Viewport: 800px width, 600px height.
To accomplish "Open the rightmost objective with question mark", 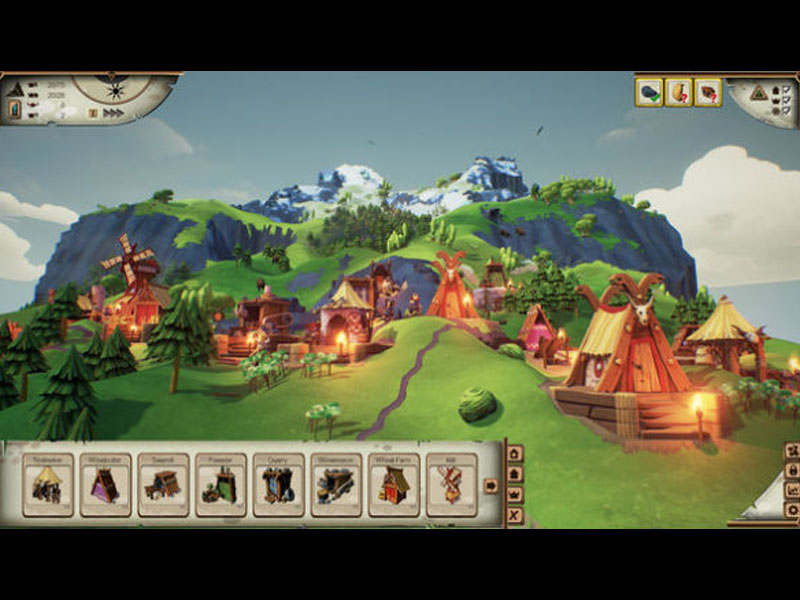I will 708,93.
